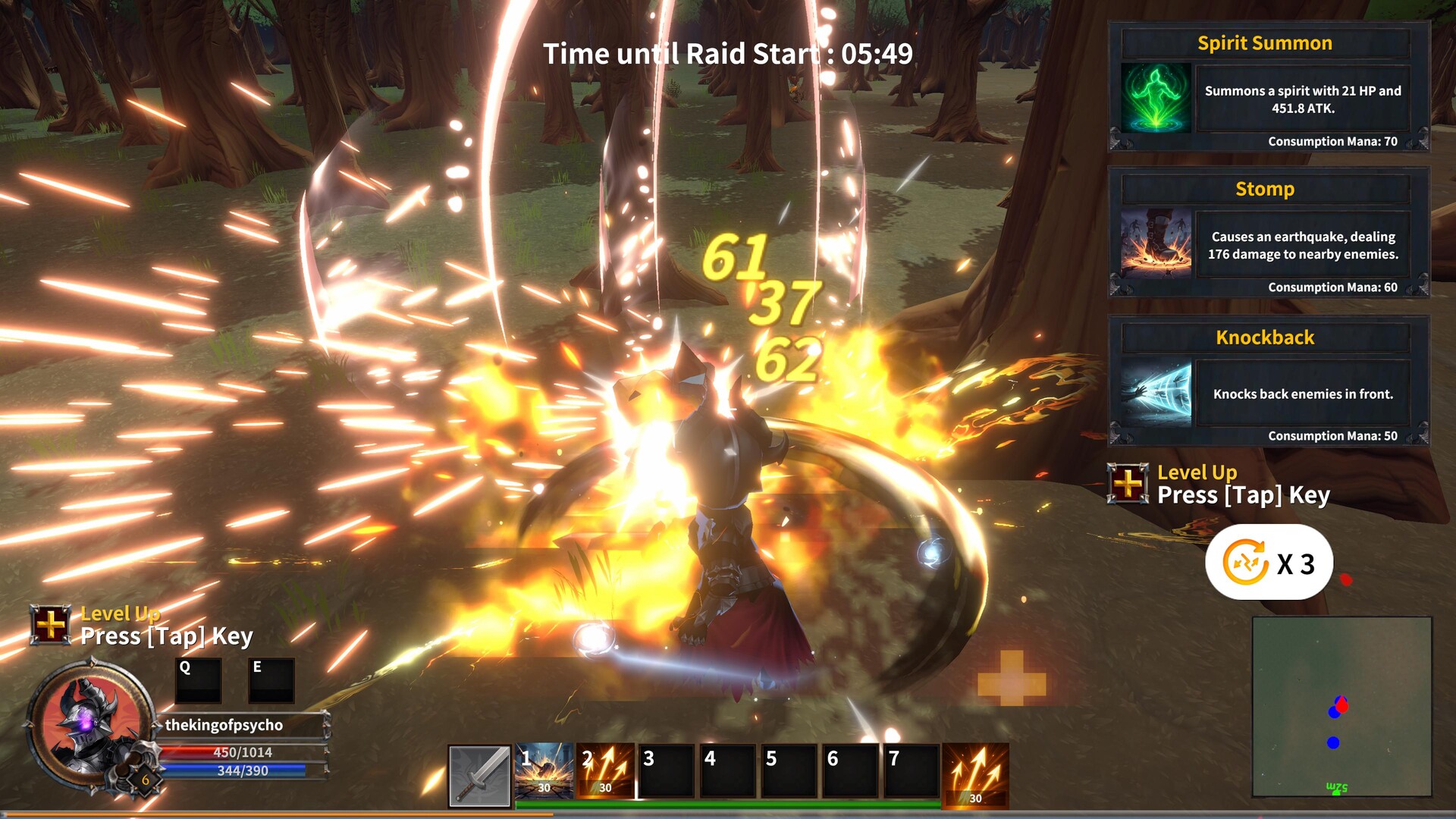Select the sword weapon slot
The width and height of the screenshot is (1456, 819).
click(x=479, y=775)
